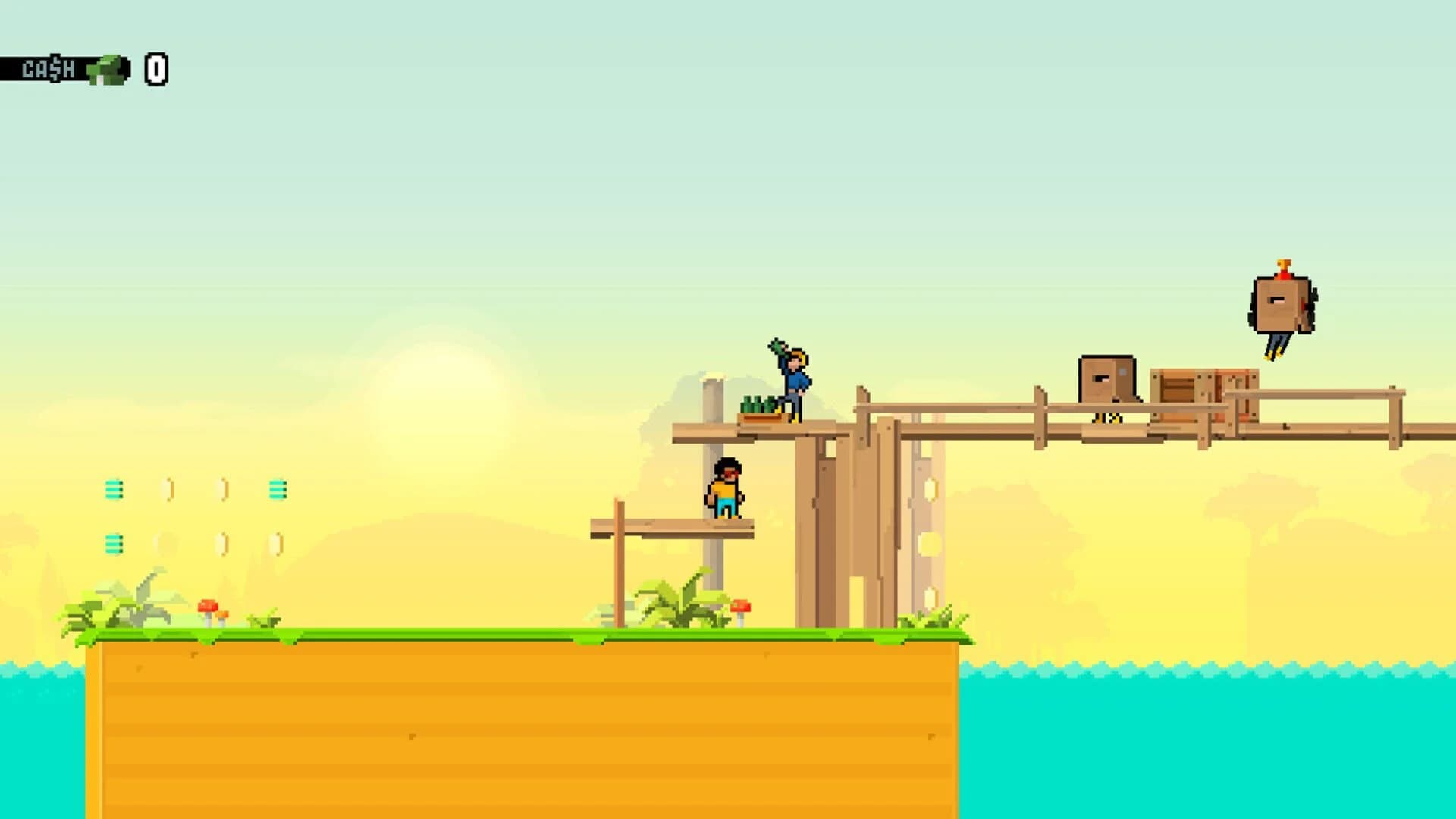The height and width of the screenshot is (819, 1456).
Task: Click a floating coin in the left coin row
Action: pos(168,489)
